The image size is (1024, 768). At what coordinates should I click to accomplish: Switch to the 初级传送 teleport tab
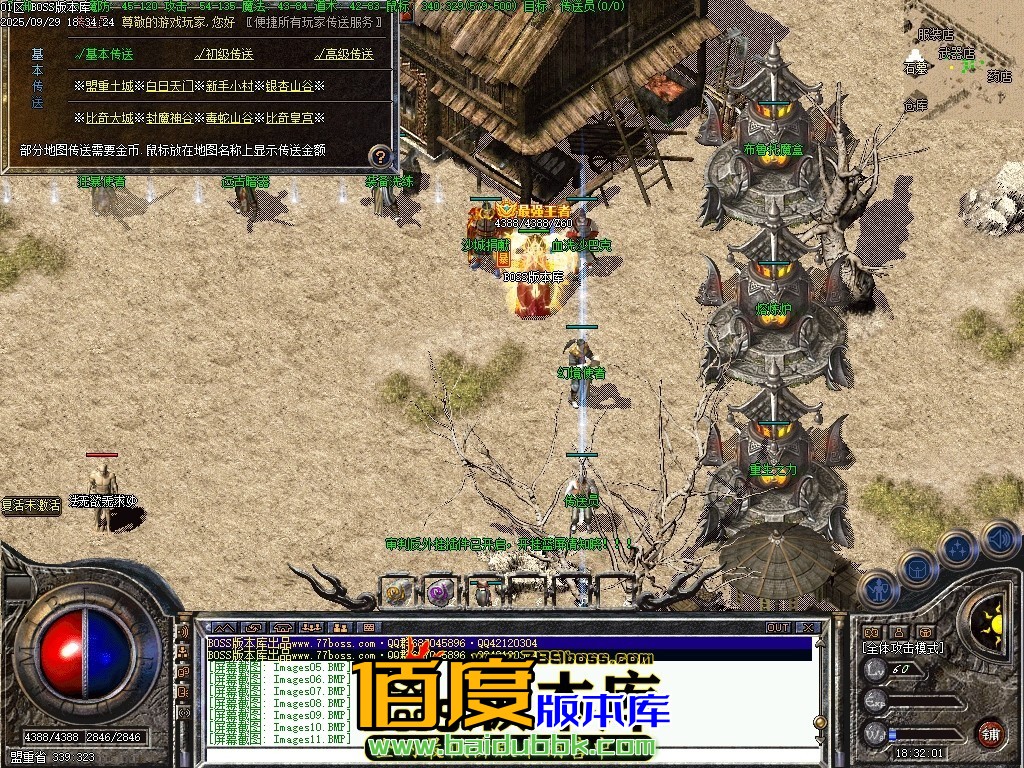click(224, 55)
